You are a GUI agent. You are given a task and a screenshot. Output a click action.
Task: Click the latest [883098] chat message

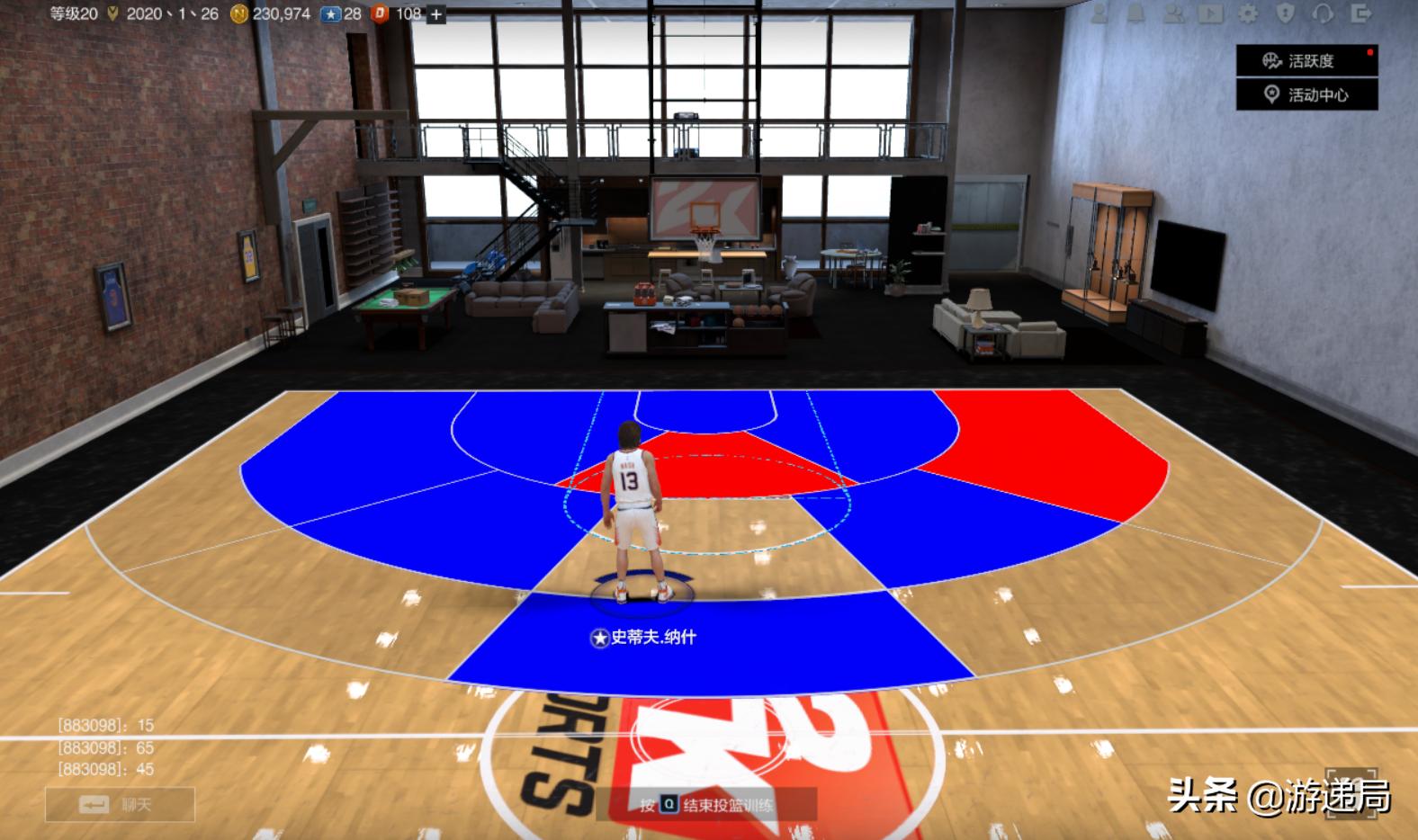pos(104,771)
